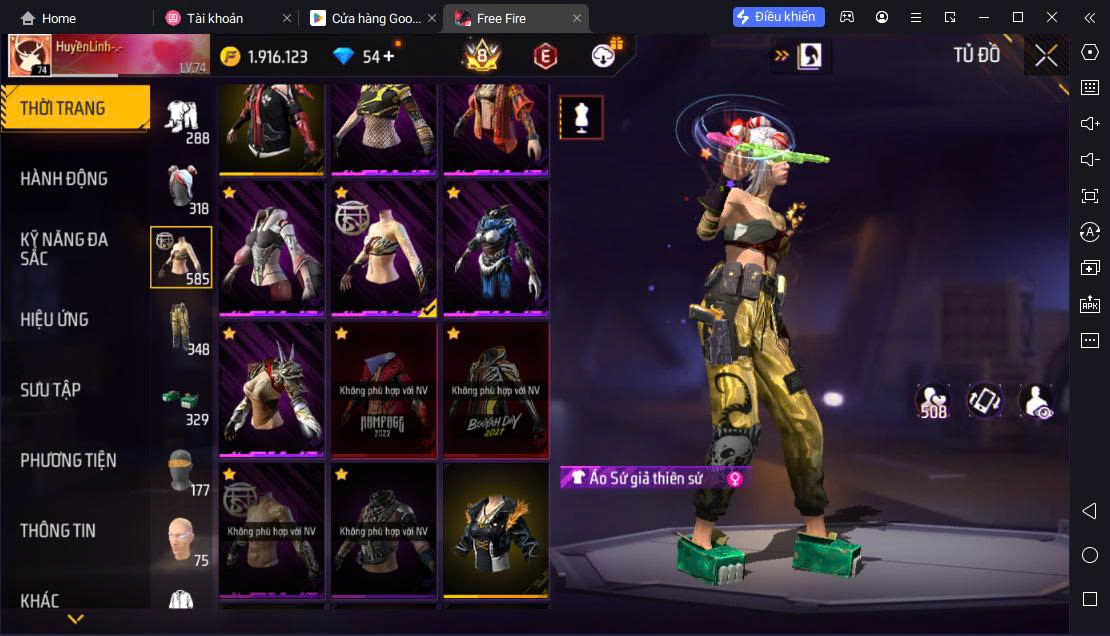The width and height of the screenshot is (1110, 636).
Task: Open the PHƯƠNG TIỆN category
Action: [68, 460]
